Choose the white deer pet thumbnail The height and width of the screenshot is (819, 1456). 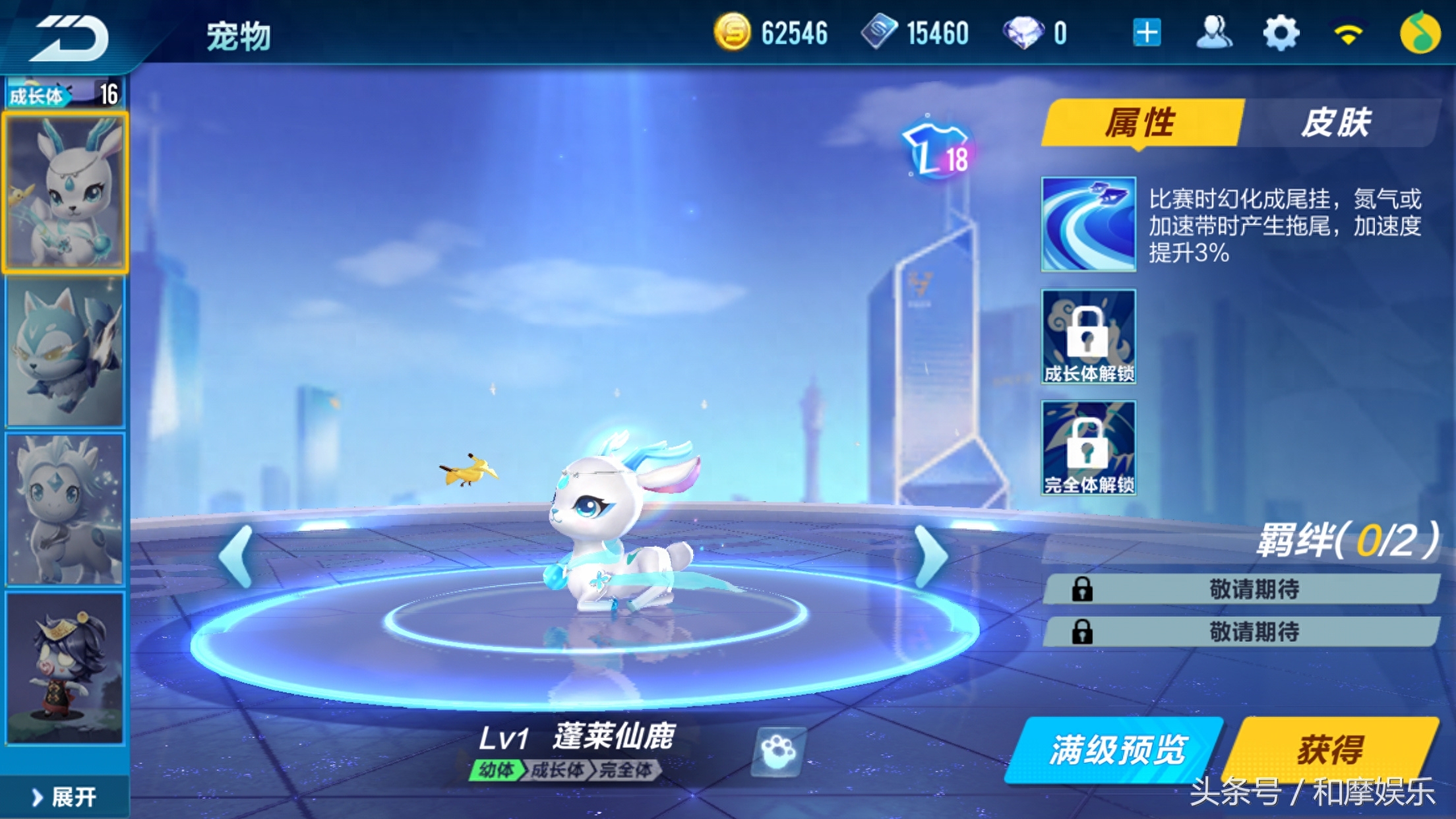coord(65,193)
